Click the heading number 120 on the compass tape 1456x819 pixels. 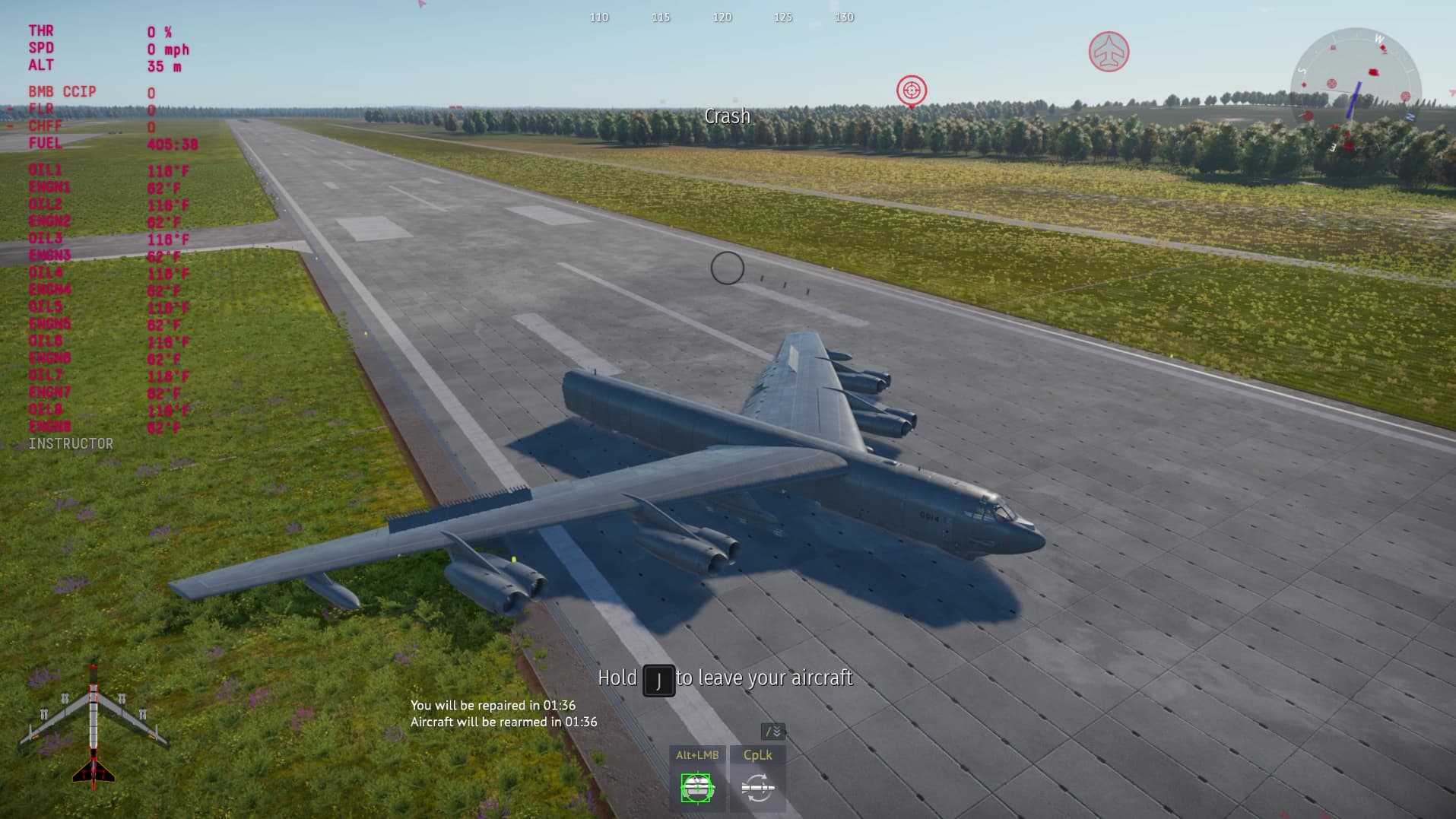[x=720, y=17]
